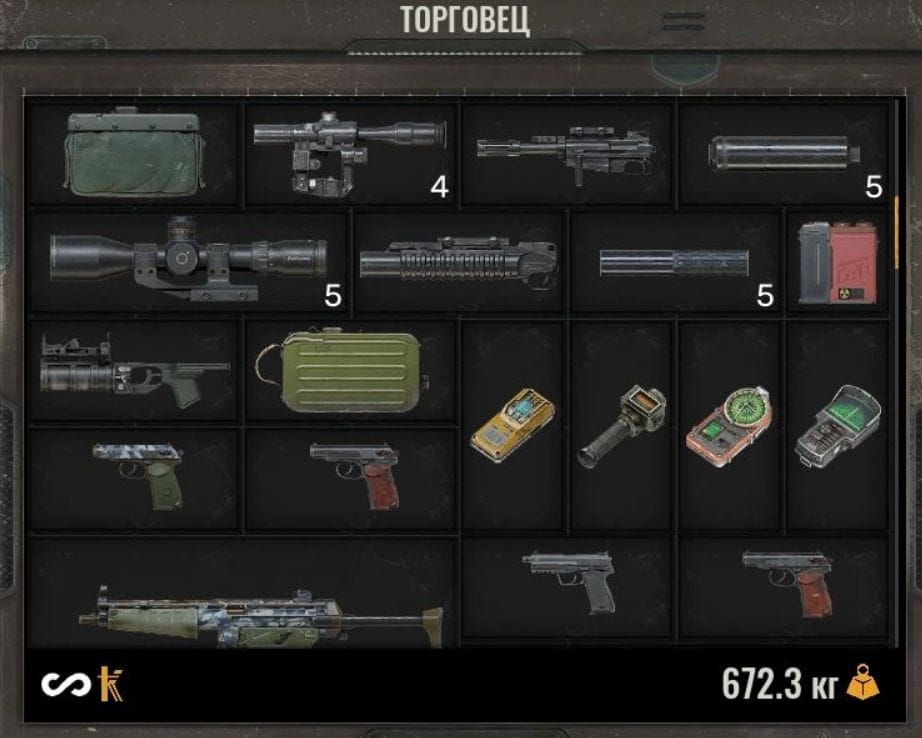Select the yellow handheld detector

pyautogui.click(x=512, y=424)
